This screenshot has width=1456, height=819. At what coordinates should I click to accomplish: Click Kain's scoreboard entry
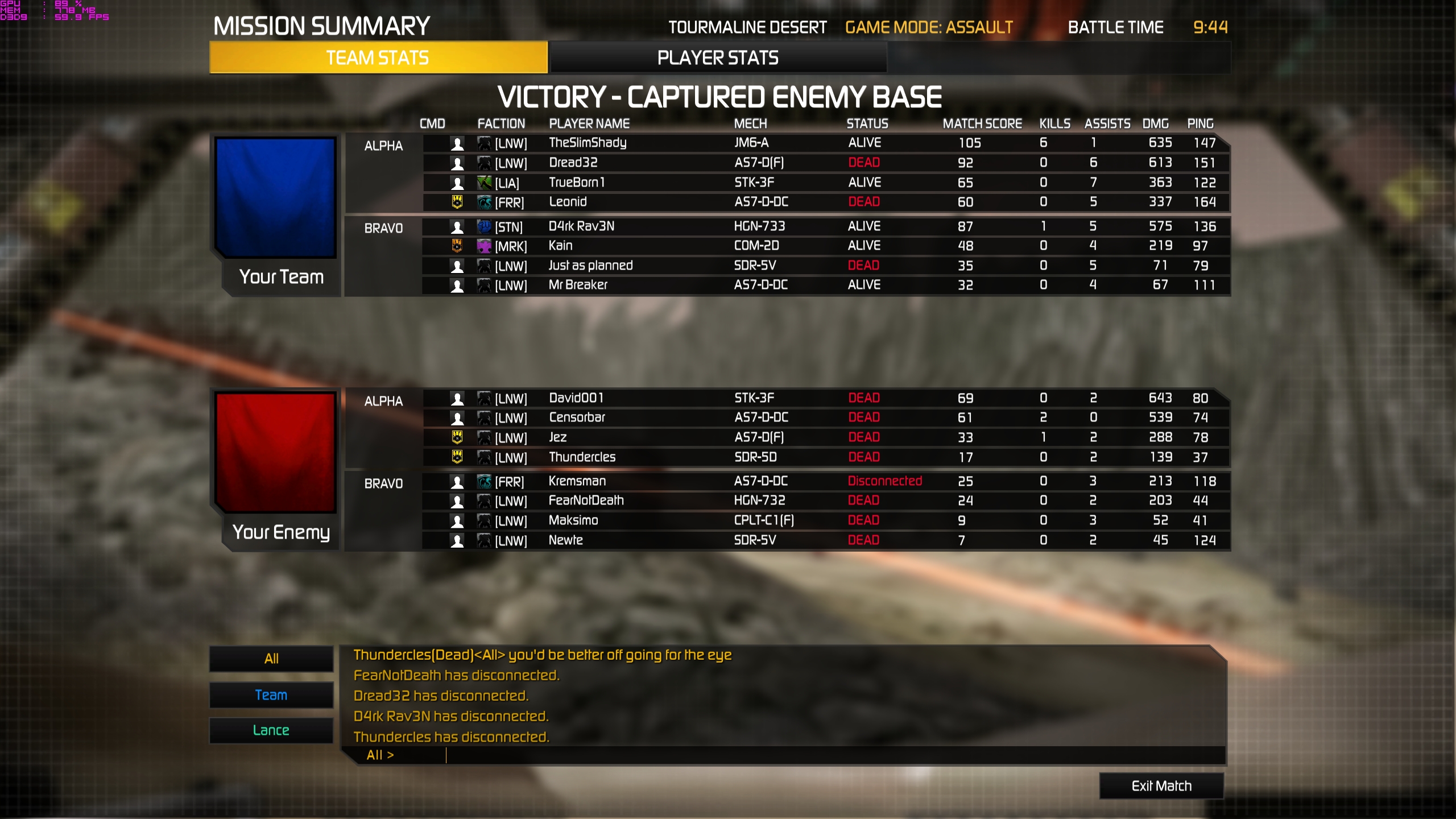tap(561, 246)
